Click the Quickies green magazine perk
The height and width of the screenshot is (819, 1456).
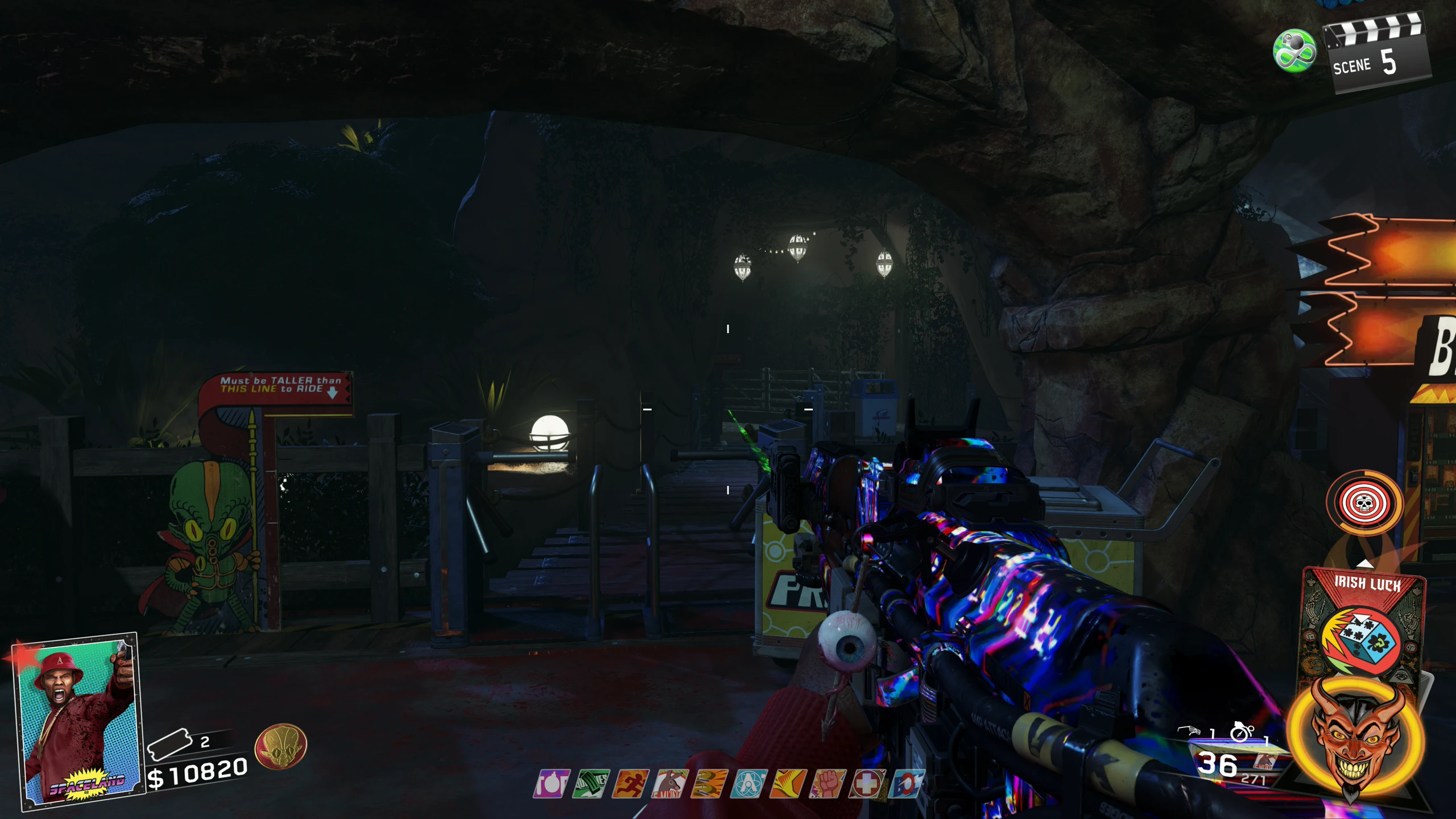[x=591, y=784]
